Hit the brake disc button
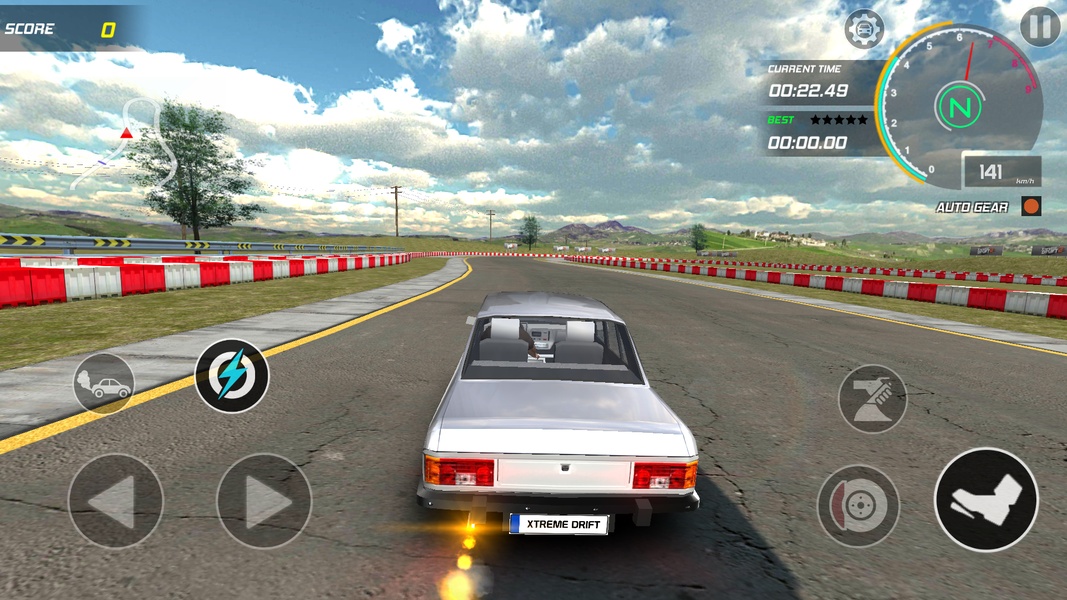 [858, 505]
